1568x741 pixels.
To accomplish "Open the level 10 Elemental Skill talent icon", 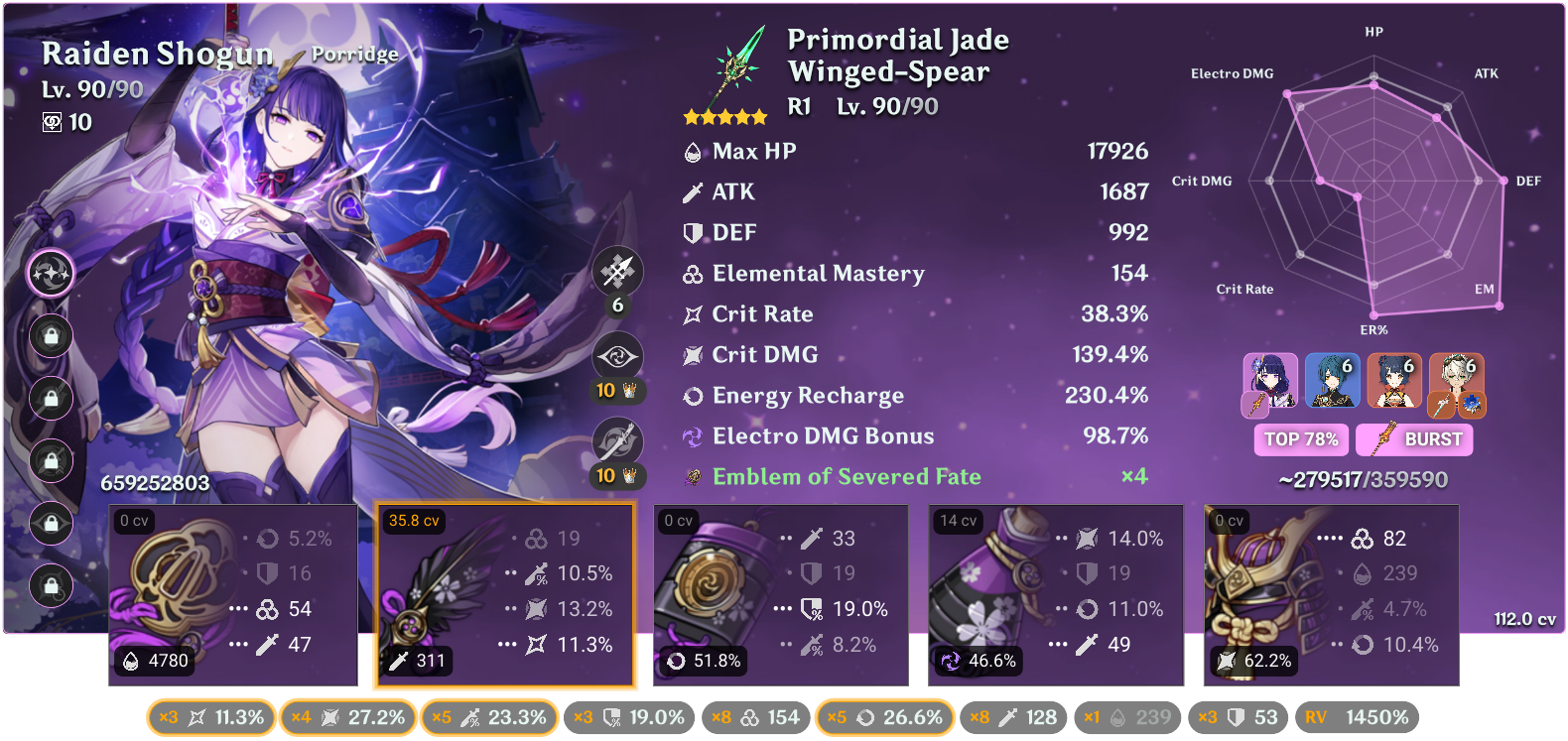I will (618, 355).
